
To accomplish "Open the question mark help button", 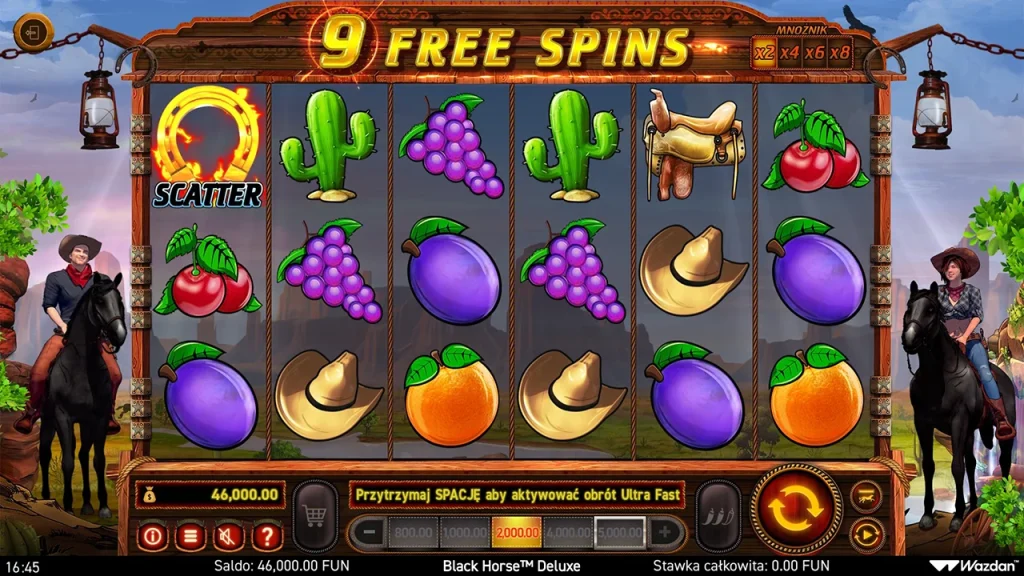I will (266, 536).
